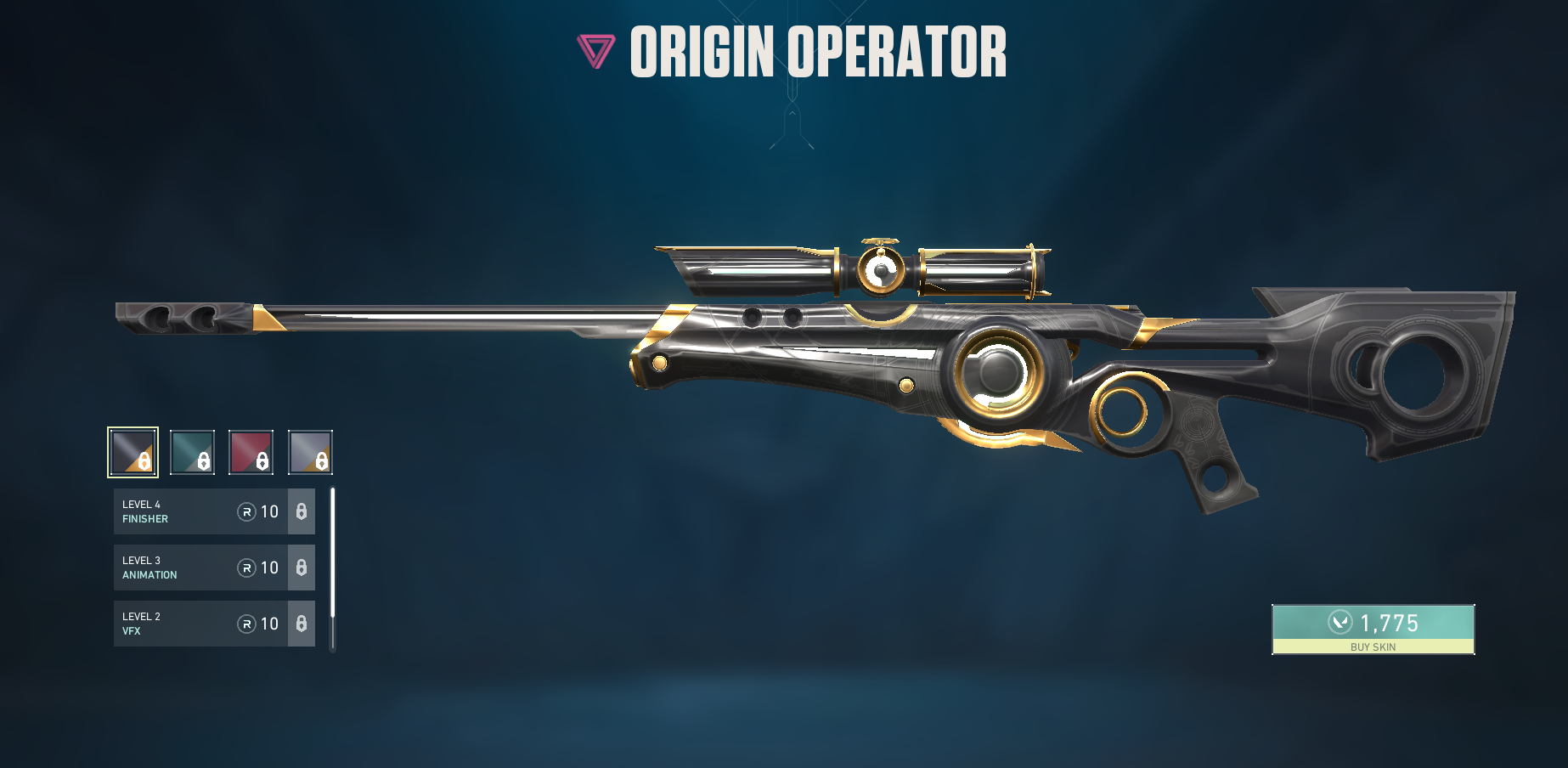This screenshot has height=768, width=1568.
Task: Select the black and gold variant swatch
Action: click(x=133, y=452)
